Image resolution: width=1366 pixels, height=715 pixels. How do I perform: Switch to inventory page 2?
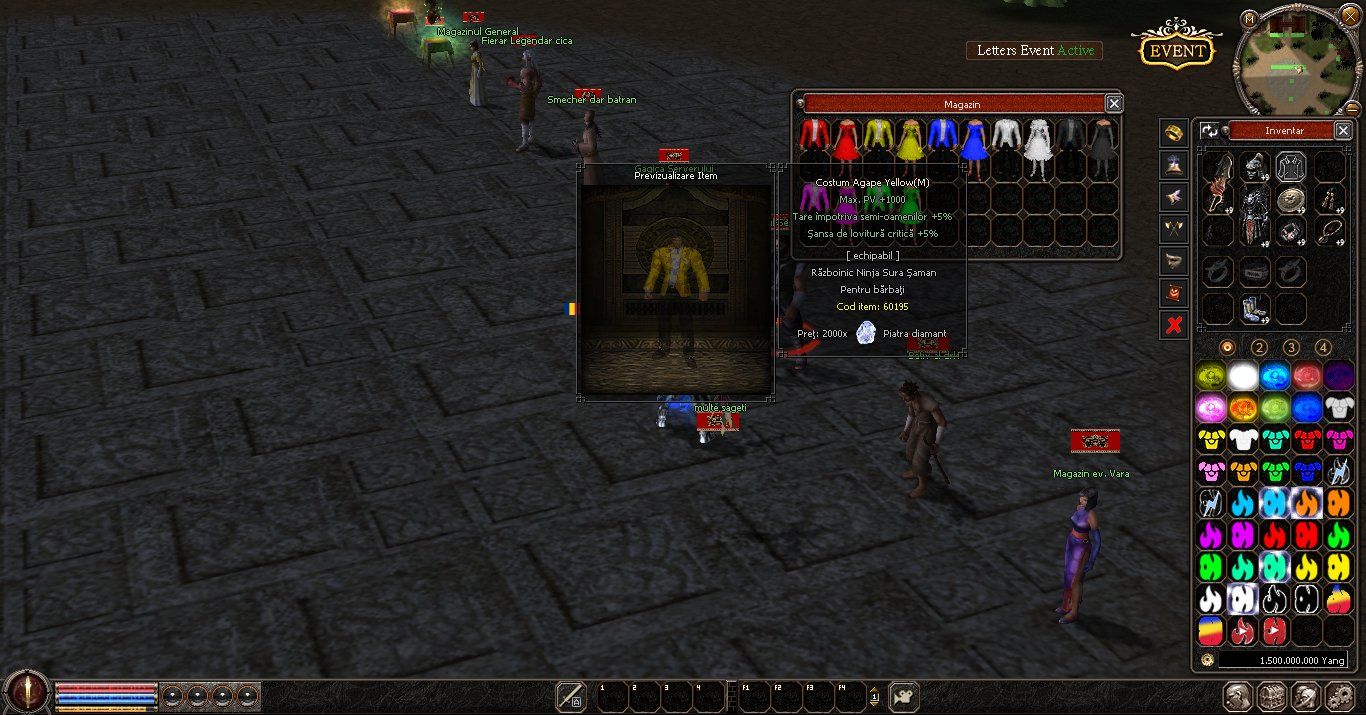(1259, 347)
